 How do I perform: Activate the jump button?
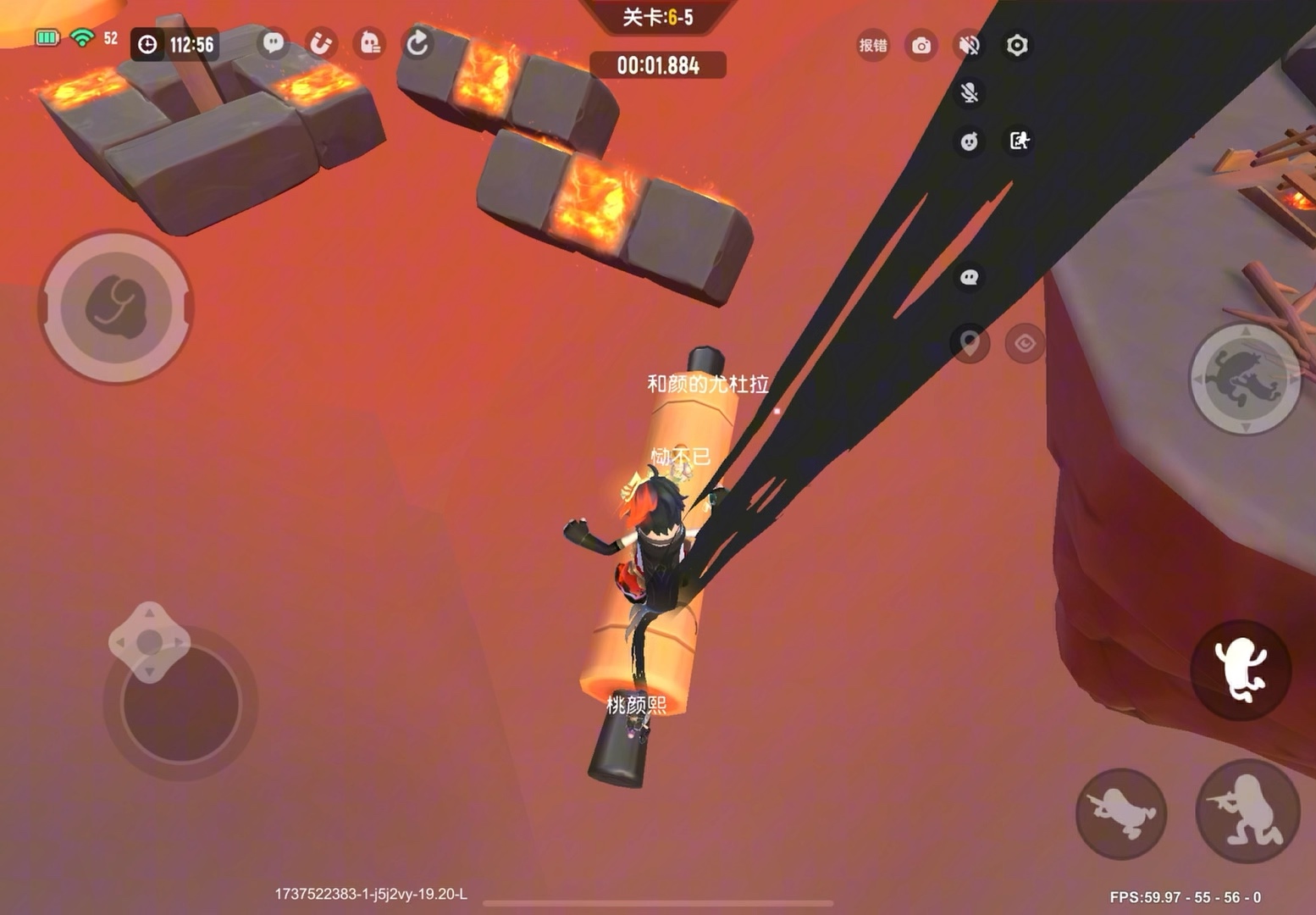(1241, 670)
